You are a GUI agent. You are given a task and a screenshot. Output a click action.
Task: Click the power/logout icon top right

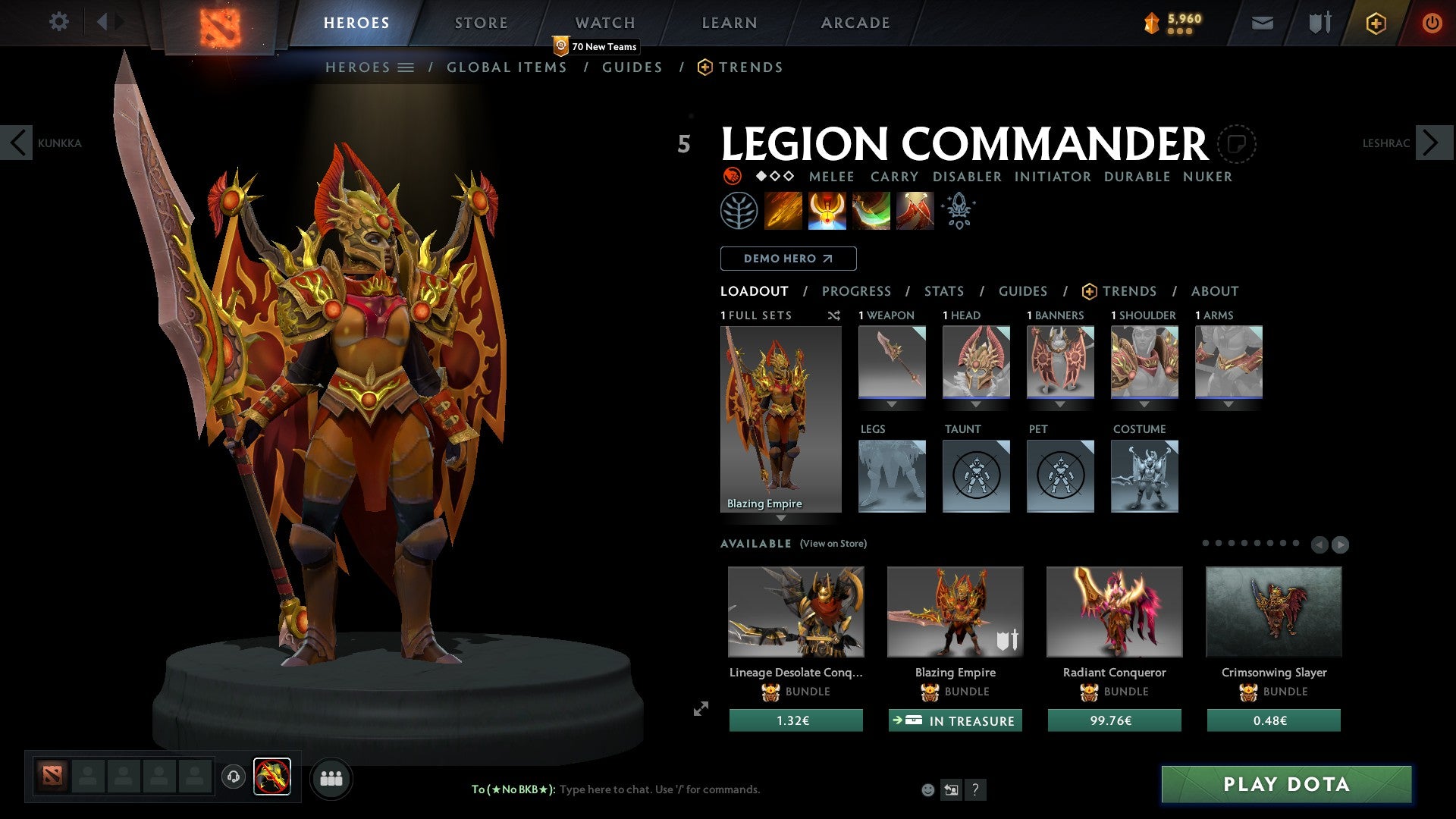(1432, 23)
